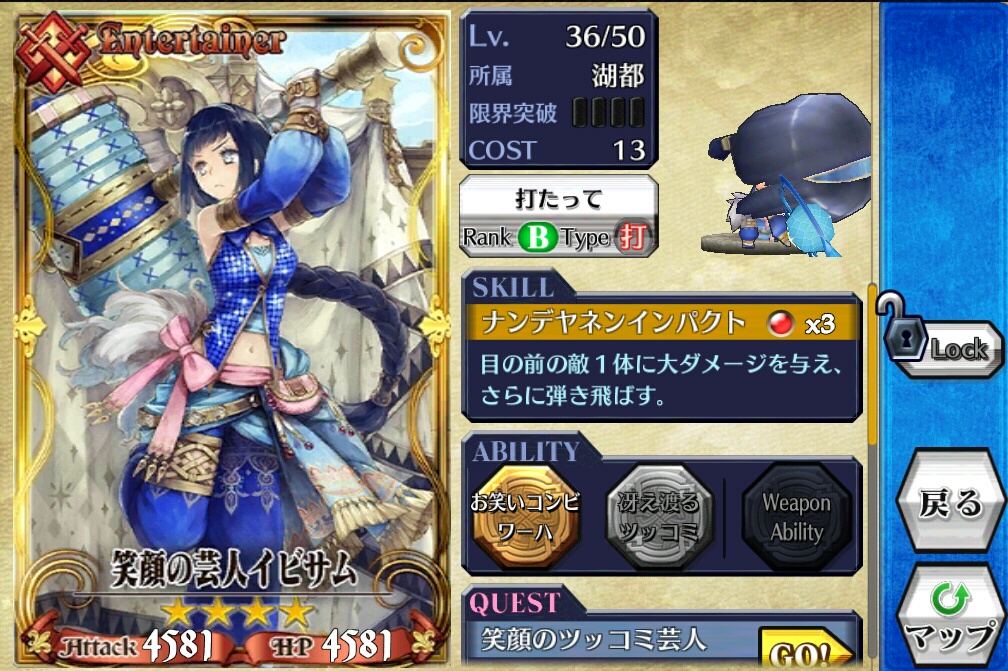View the Entertainer character card artwork
This screenshot has height=671, width=1008.
228,330
